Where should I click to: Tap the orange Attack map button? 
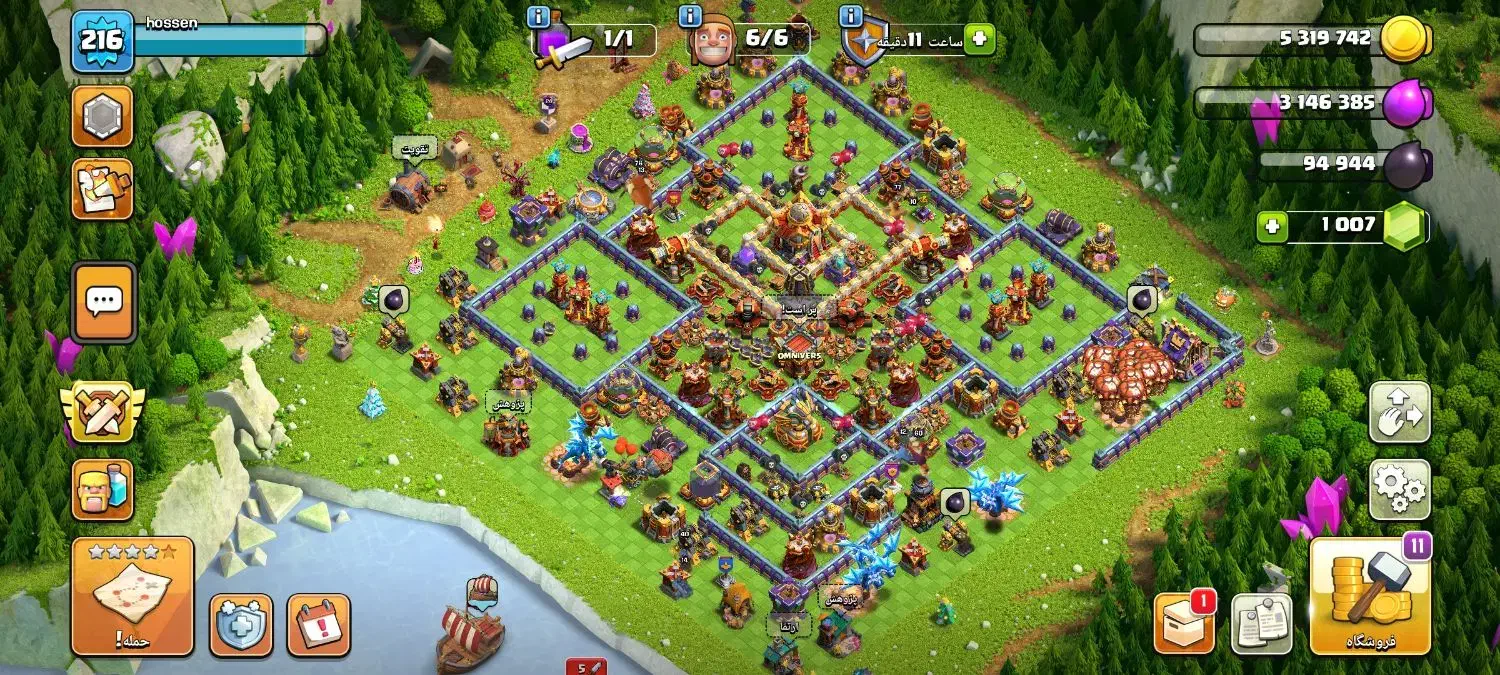pyautogui.click(x=132, y=596)
